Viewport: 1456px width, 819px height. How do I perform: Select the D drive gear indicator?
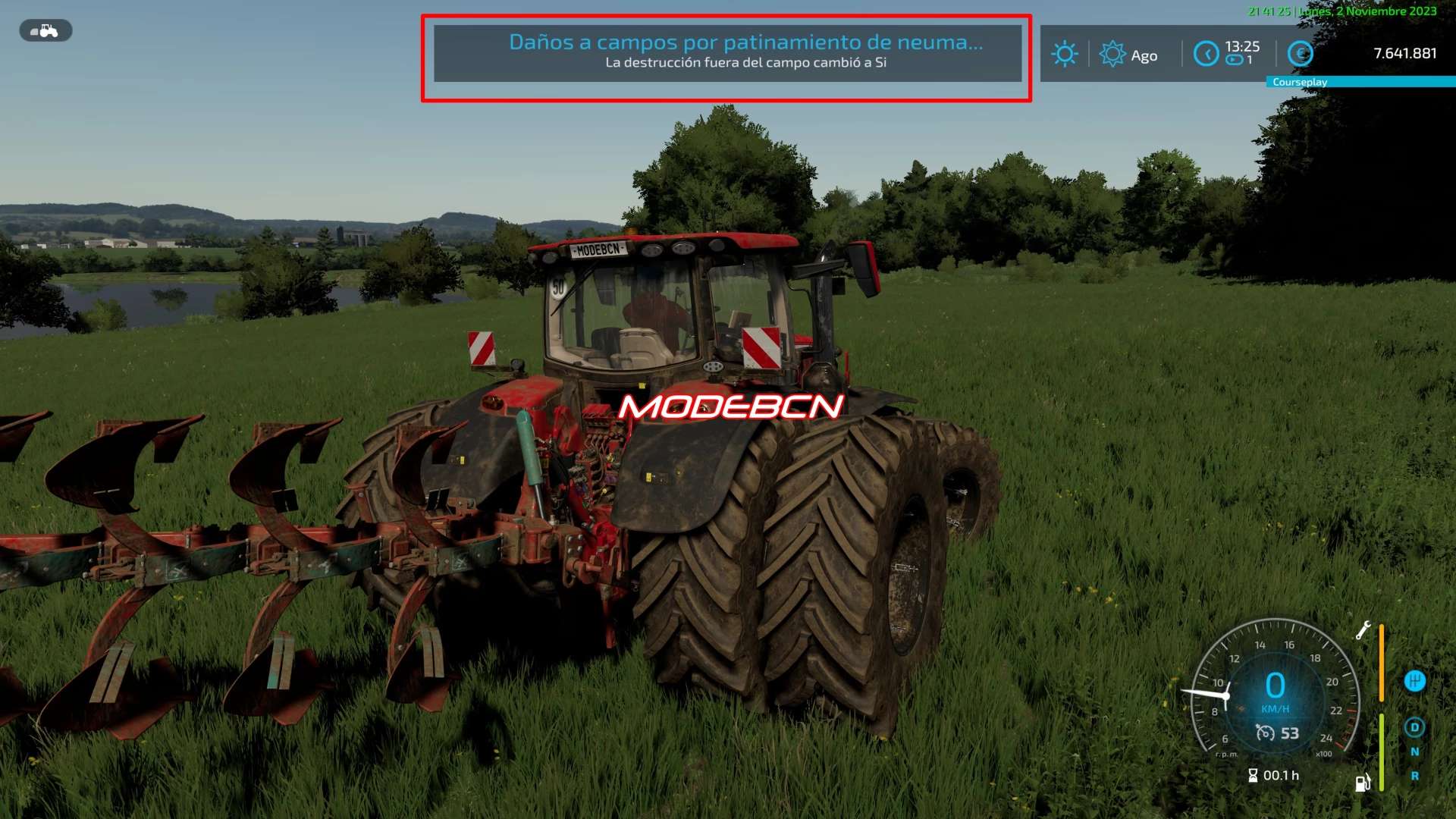[1414, 727]
